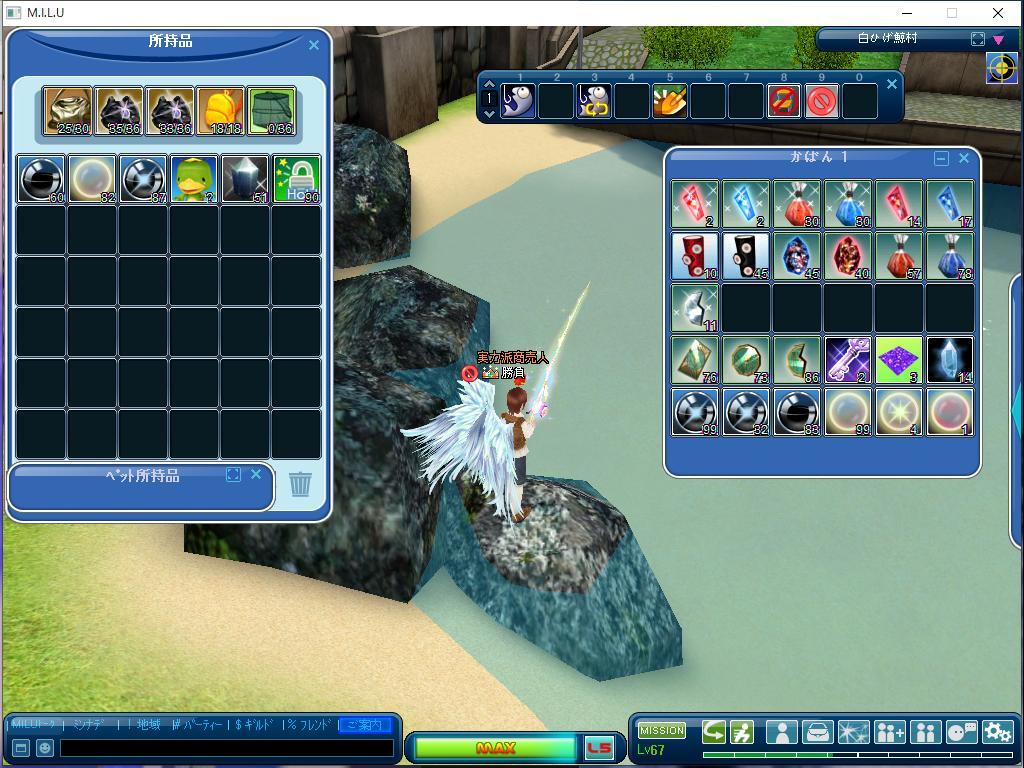Image resolution: width=1024 pixels, height=768 pixels.
Task: Select the yellow backpack bag slot
Action: [x=221, y=110]
